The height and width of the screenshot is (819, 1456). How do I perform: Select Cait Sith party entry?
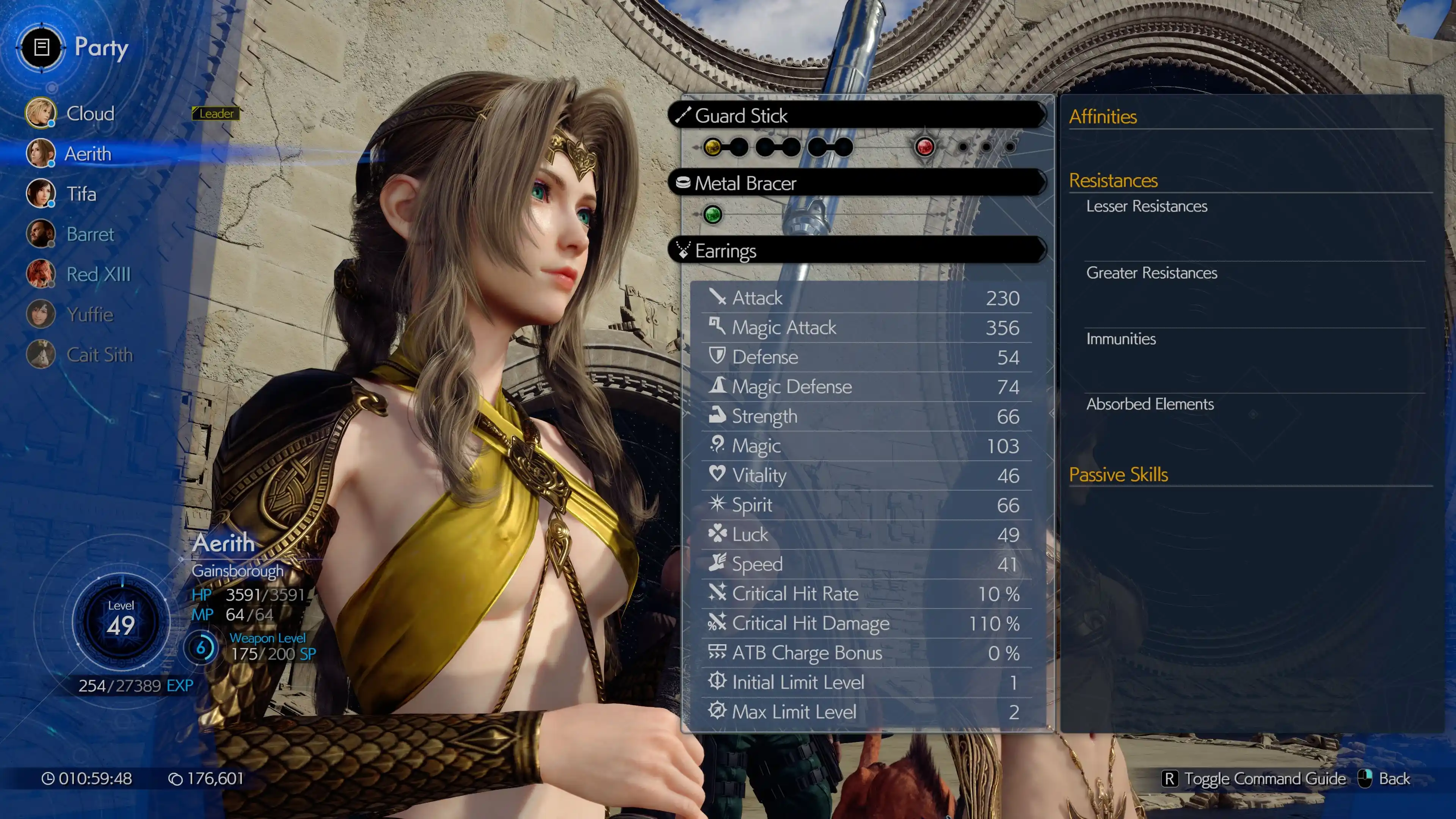[99, 355]
